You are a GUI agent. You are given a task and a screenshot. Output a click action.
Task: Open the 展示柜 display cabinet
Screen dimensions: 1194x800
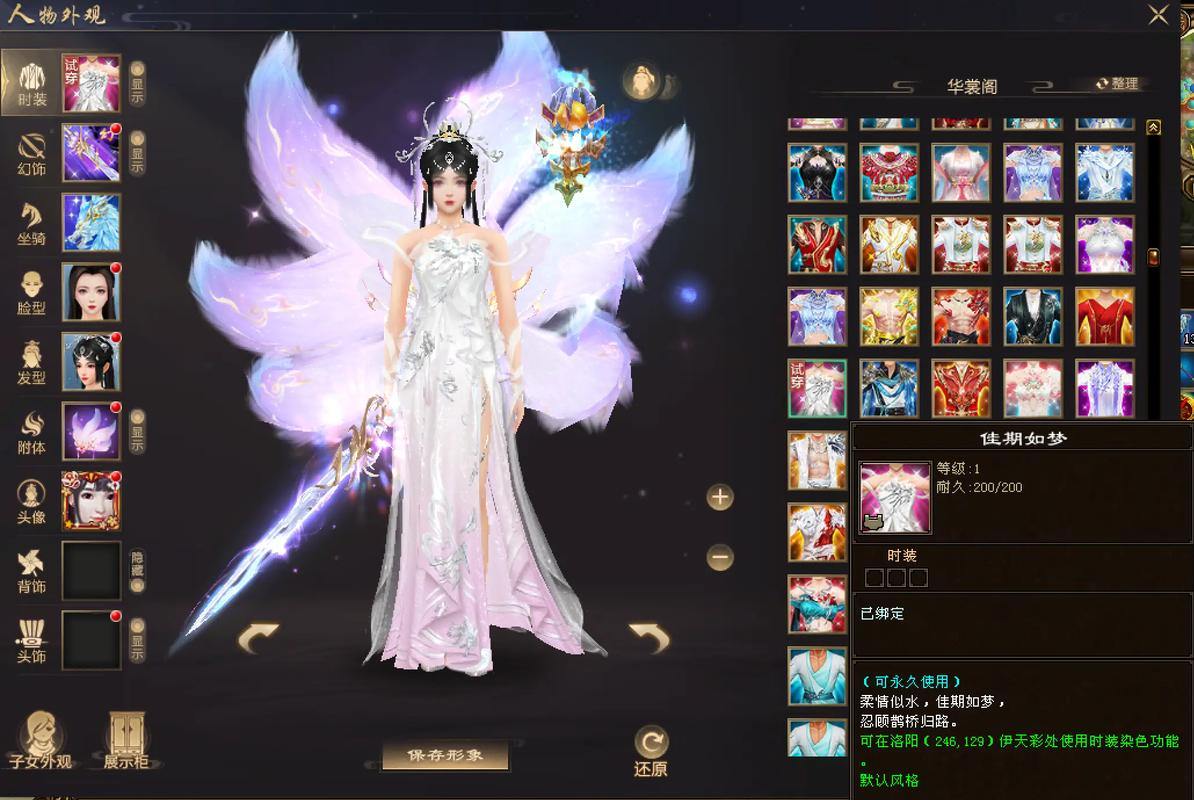click(x=126, y=741)
